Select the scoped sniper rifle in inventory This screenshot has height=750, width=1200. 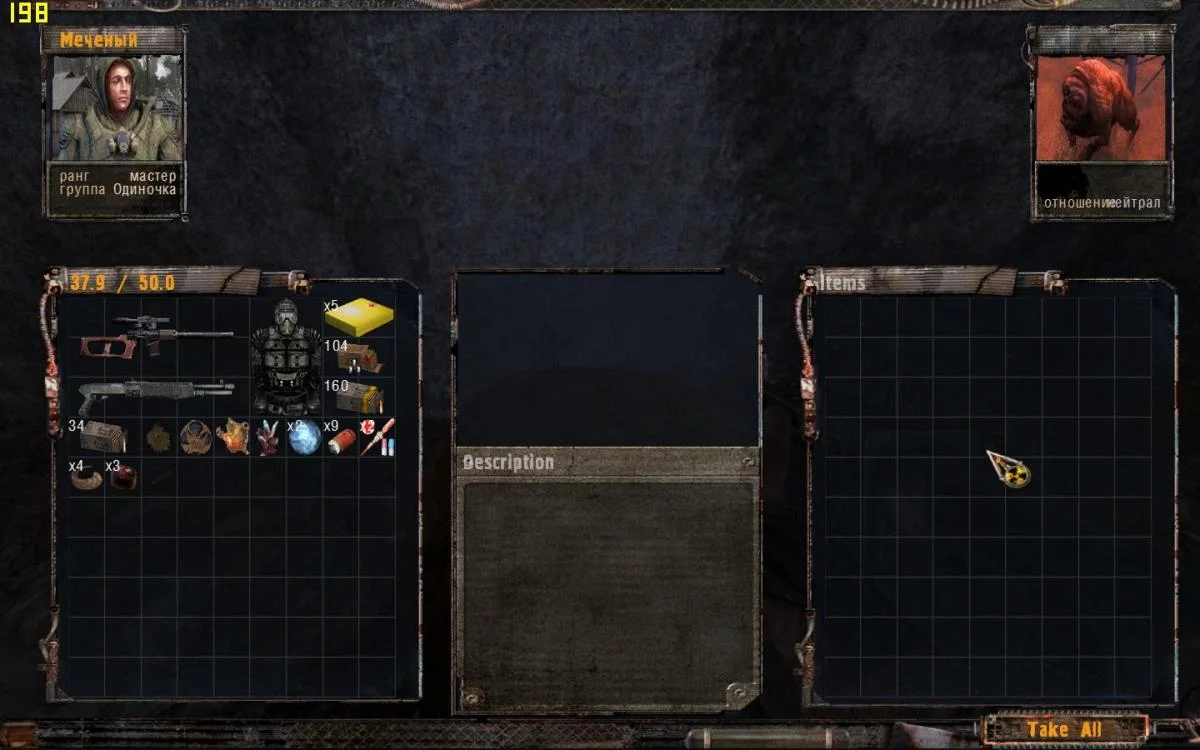155,337
